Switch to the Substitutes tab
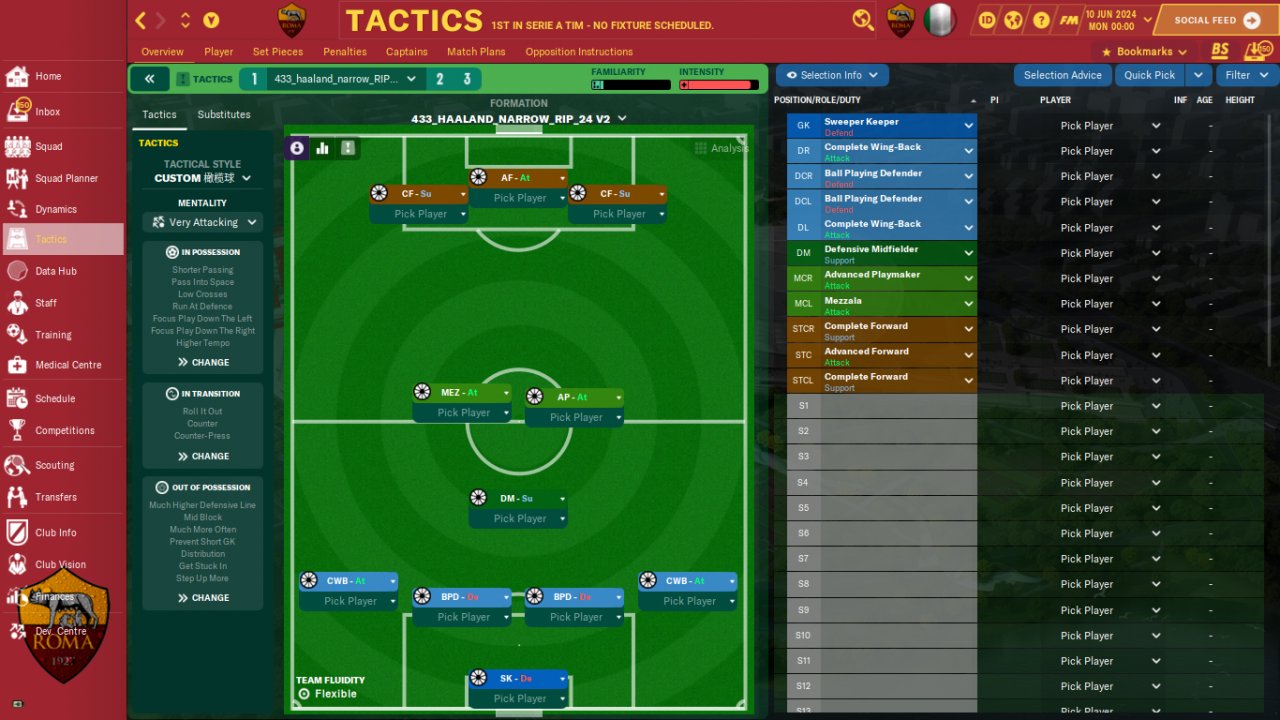Screen dimensions: 1280x720 (224, 115)
